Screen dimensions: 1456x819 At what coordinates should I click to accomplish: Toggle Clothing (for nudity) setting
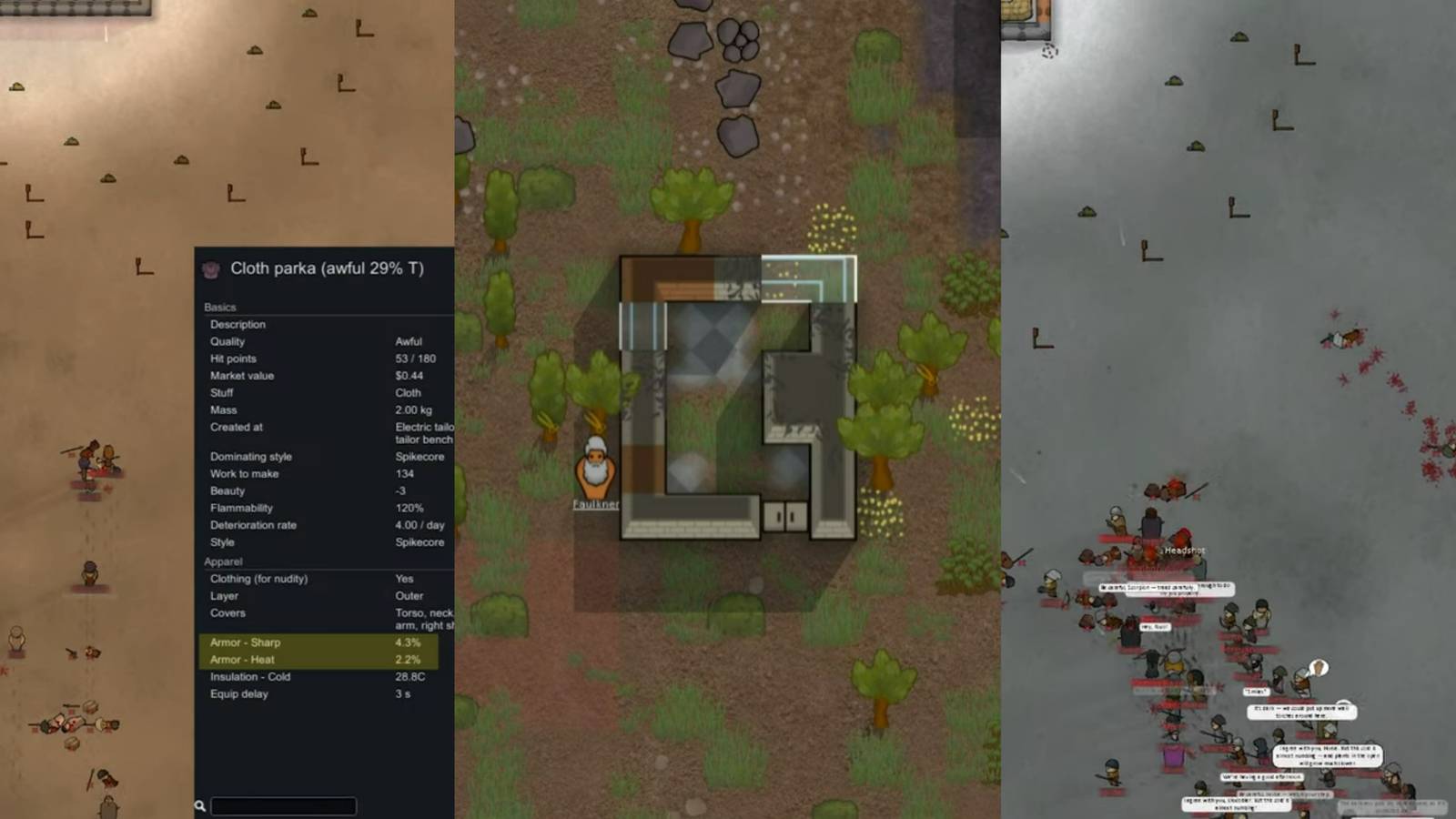(260, 578)
